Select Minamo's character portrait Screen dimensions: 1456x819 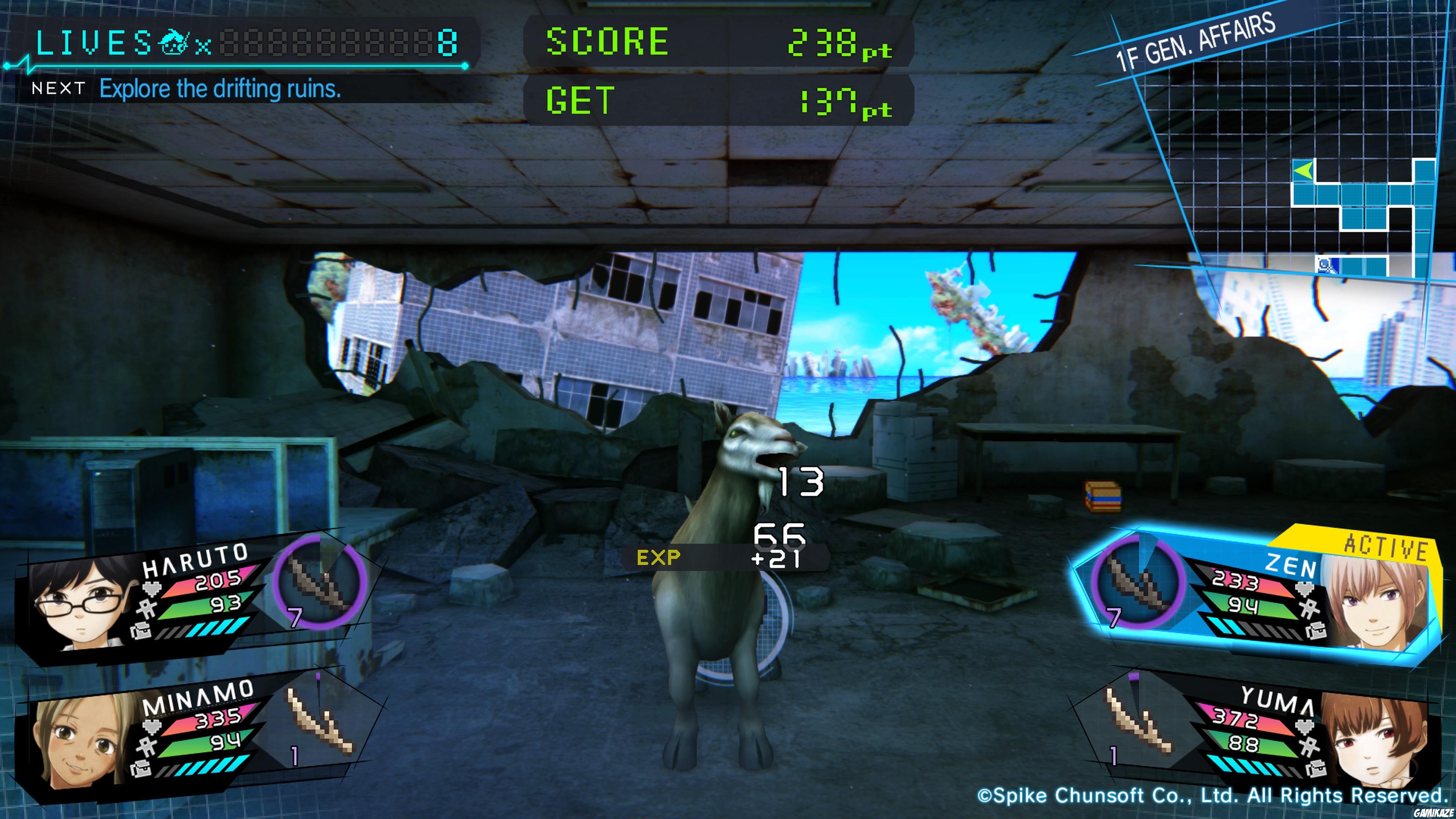(x=79, y=745)
